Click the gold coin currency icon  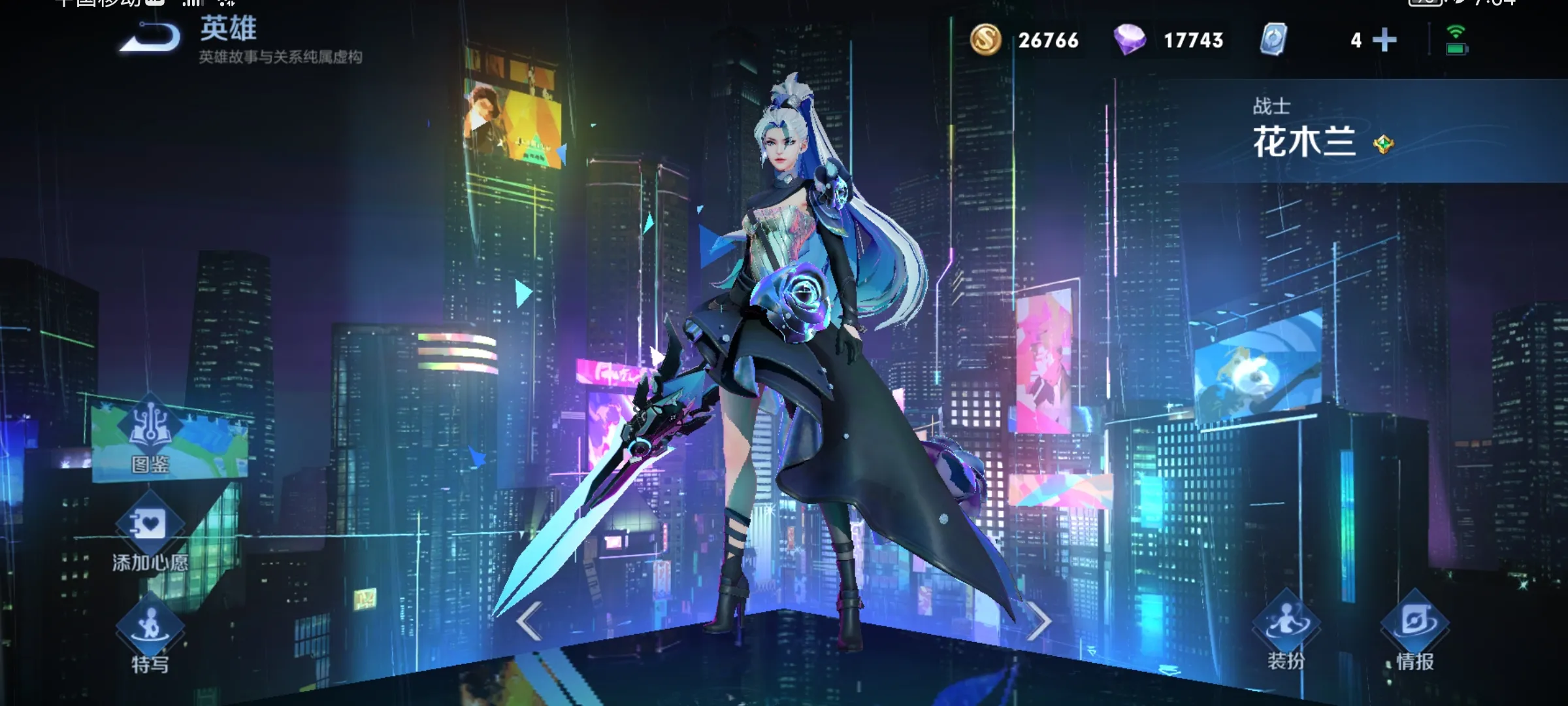pos(985,40)
